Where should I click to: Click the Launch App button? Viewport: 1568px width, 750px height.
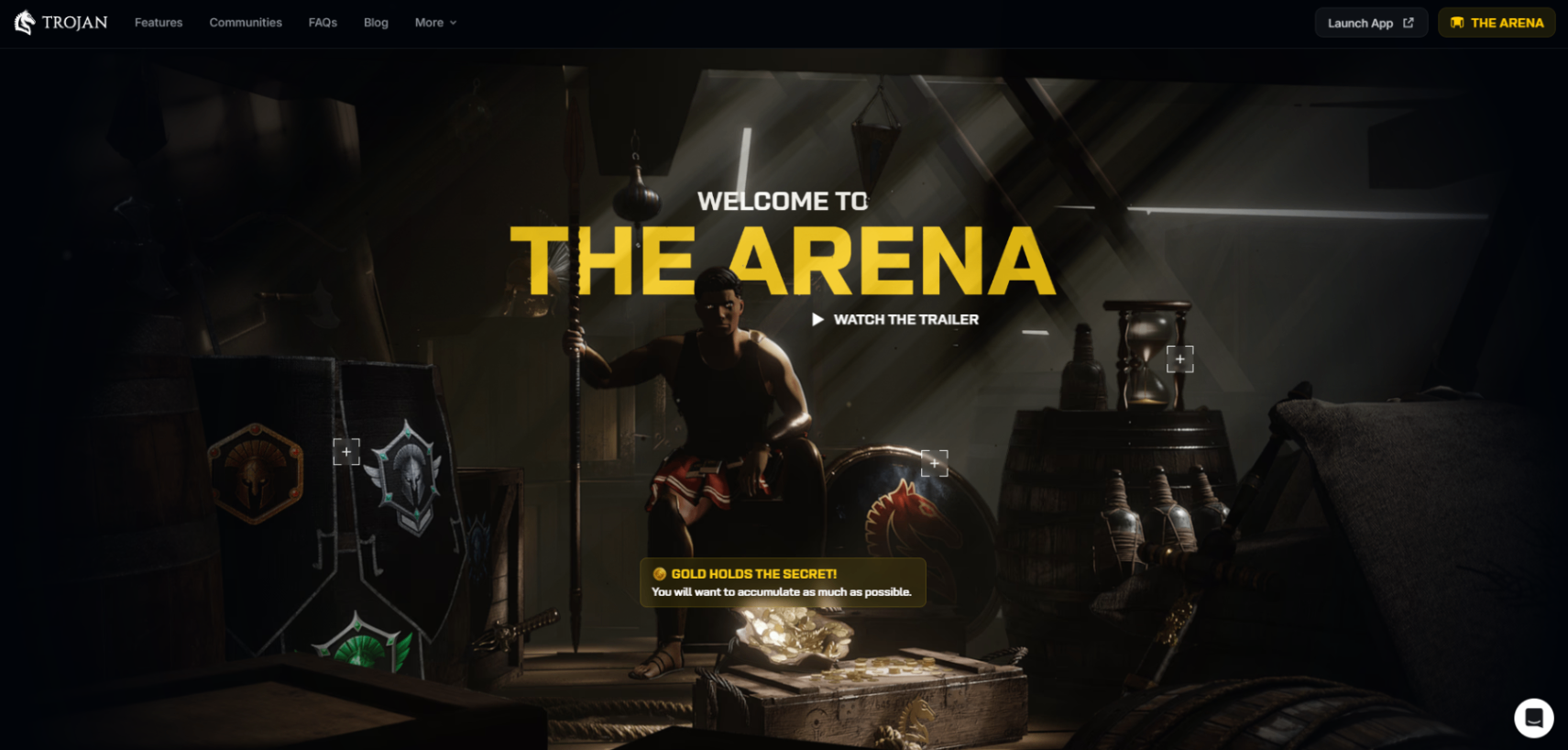tap(1371, 22)
